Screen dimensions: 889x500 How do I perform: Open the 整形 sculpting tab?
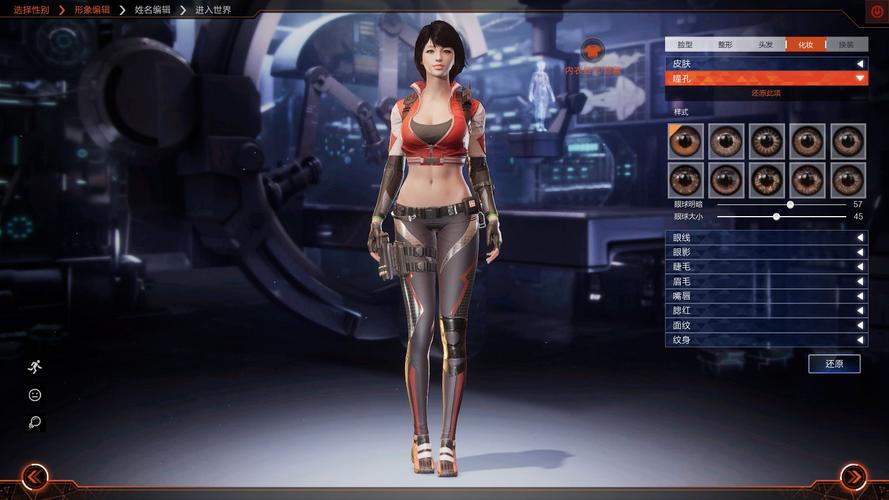click(725, 45)
